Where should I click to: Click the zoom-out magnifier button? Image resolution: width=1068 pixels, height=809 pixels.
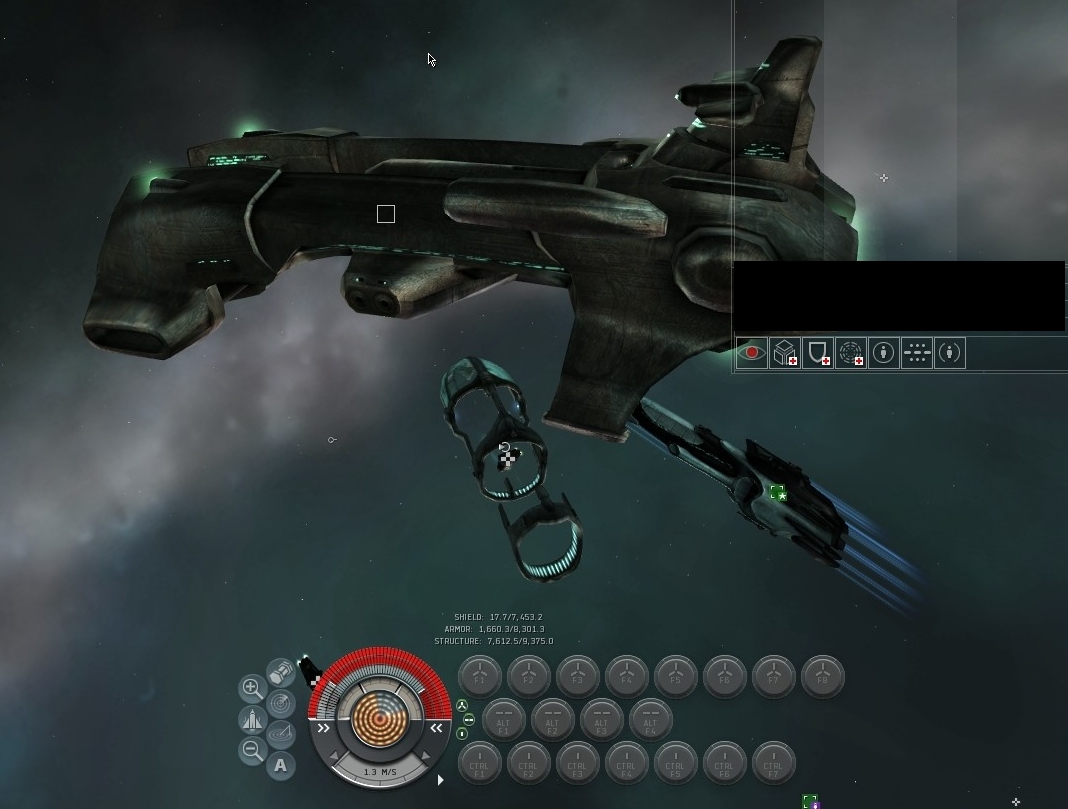pos(252,751)
